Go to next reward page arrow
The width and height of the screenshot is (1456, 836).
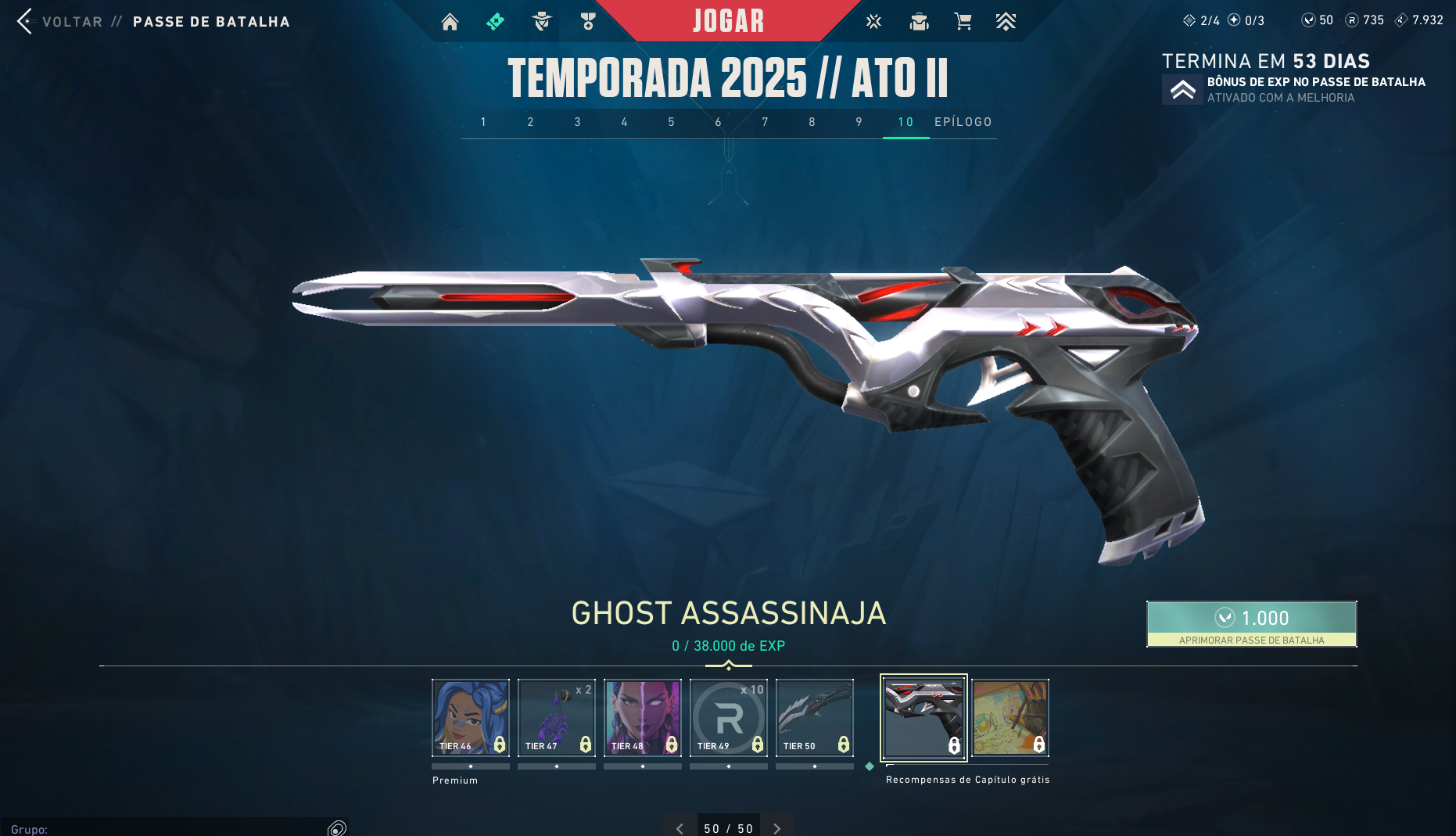click(776, 828)
